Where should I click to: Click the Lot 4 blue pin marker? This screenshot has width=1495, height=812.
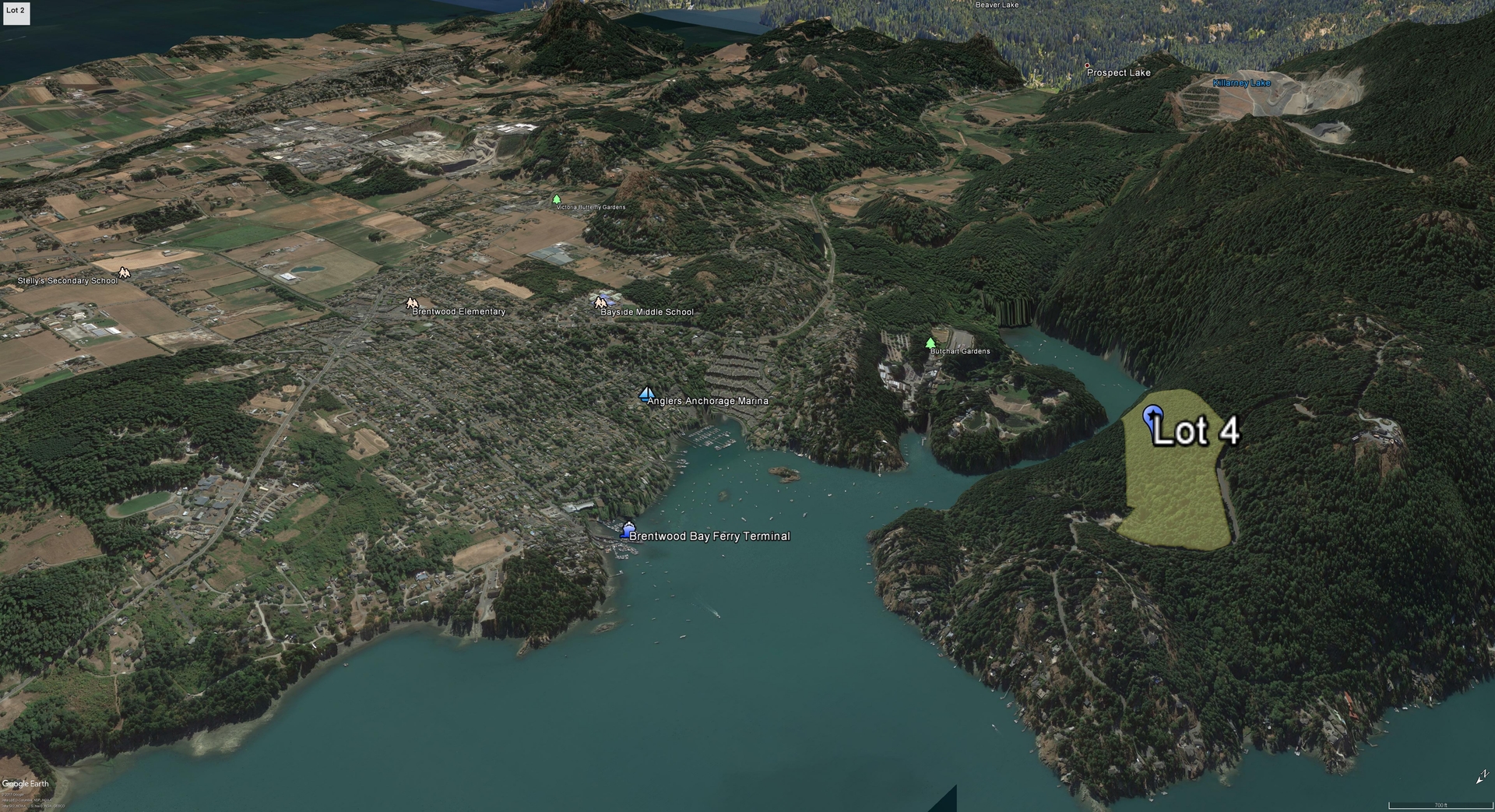(x=1152, y=417)
